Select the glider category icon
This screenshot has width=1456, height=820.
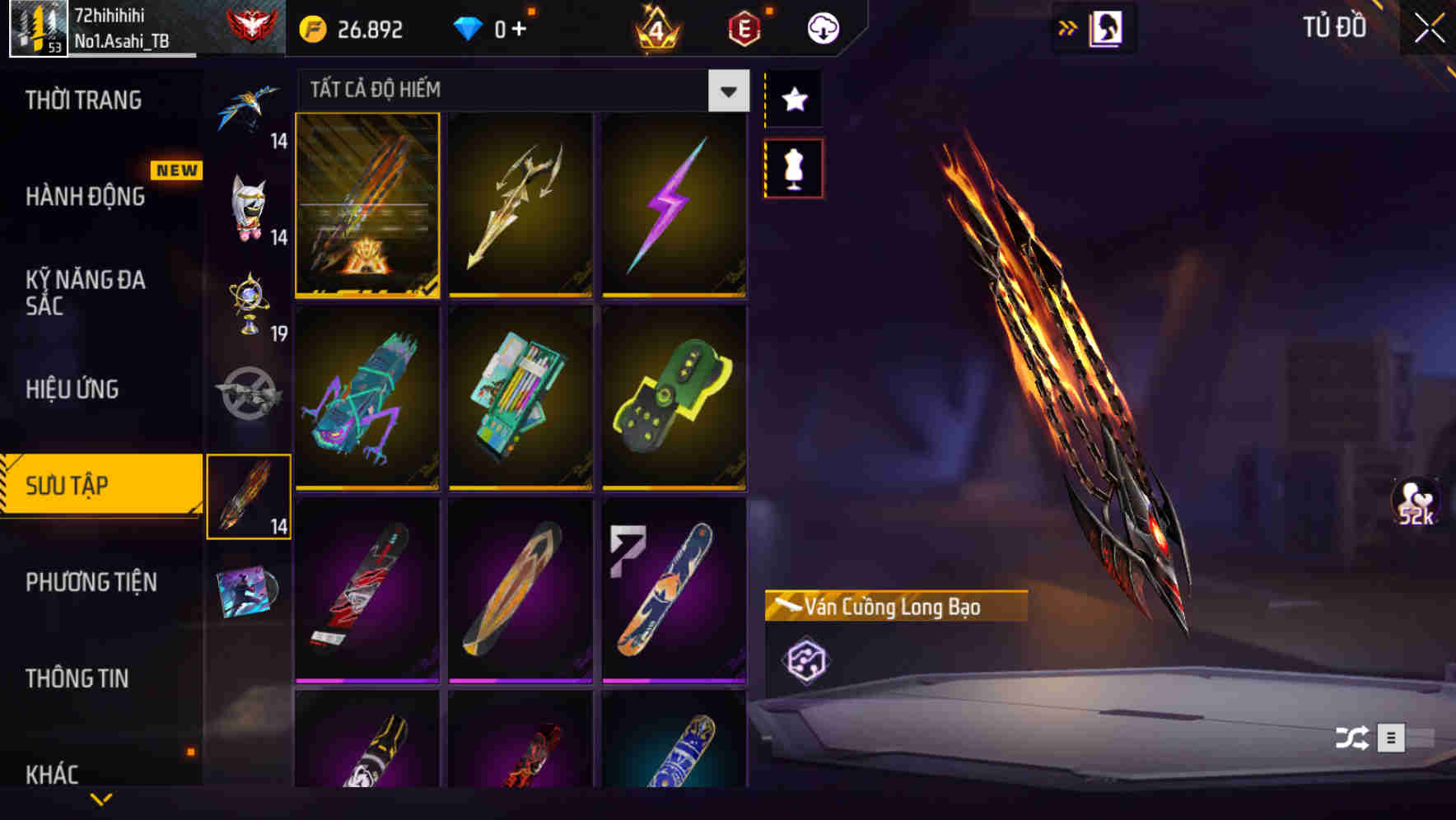tap(250, 107)
